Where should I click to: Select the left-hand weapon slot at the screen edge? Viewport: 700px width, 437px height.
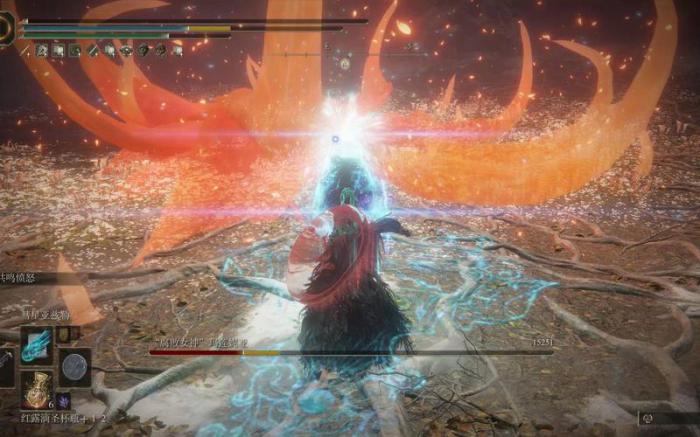[5, 368]
